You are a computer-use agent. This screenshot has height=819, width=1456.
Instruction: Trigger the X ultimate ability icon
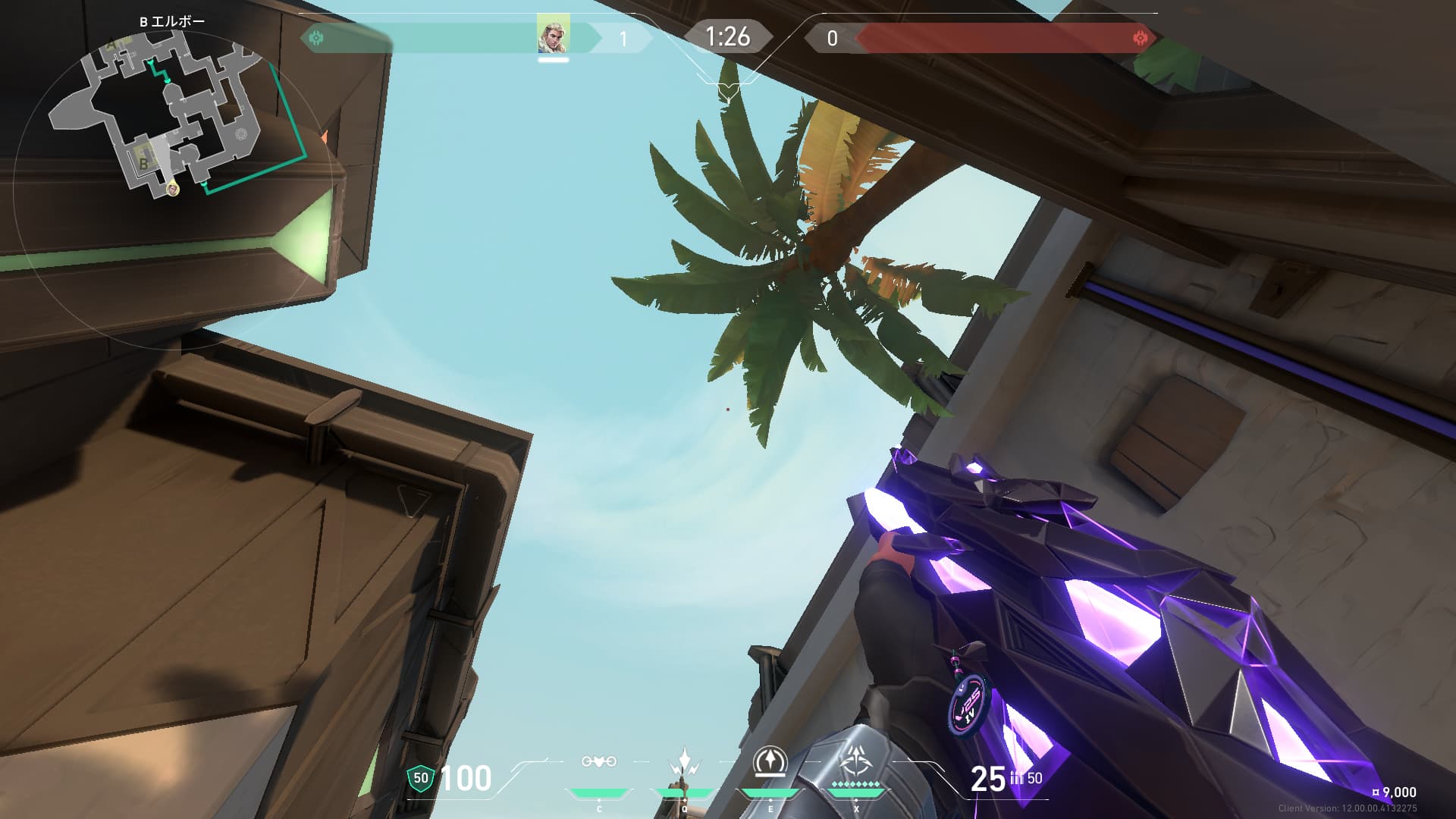[855, 761]
